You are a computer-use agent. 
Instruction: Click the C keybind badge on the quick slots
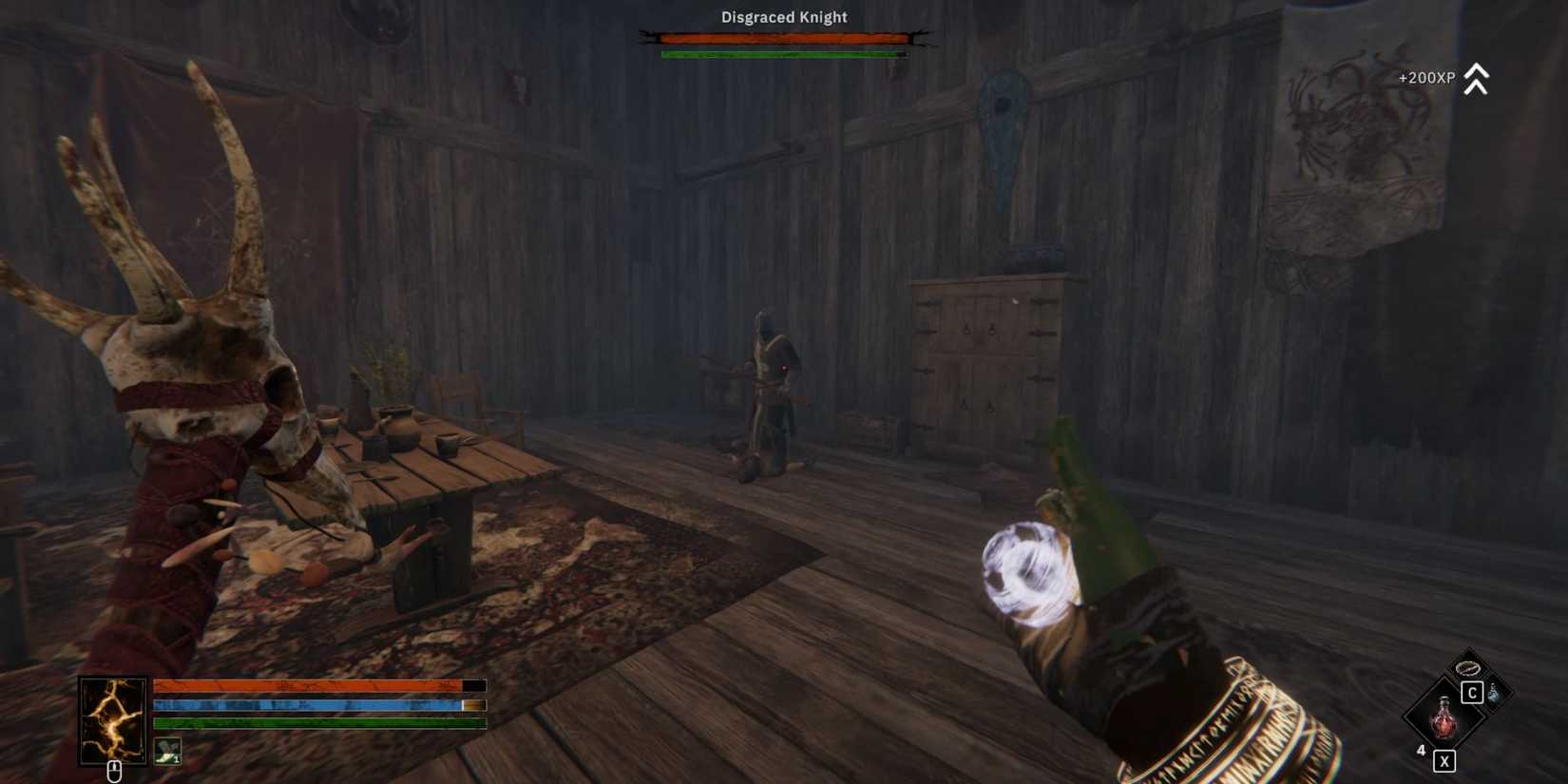point(1473,692)
